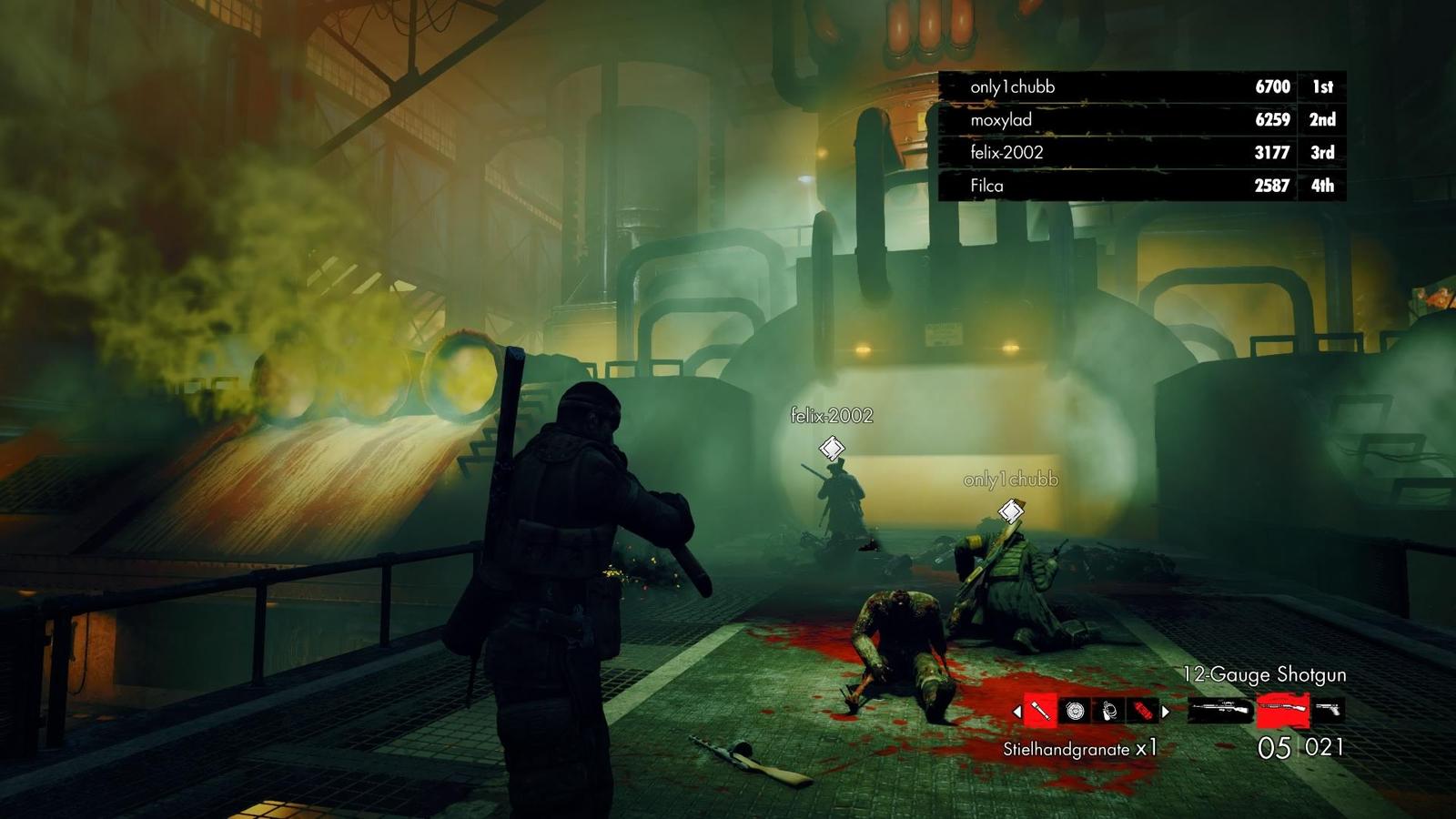Screen dimensions: 1456x819
Task: Switch to the sniper rifle weapon slot
Action: tap(1219, 710)
